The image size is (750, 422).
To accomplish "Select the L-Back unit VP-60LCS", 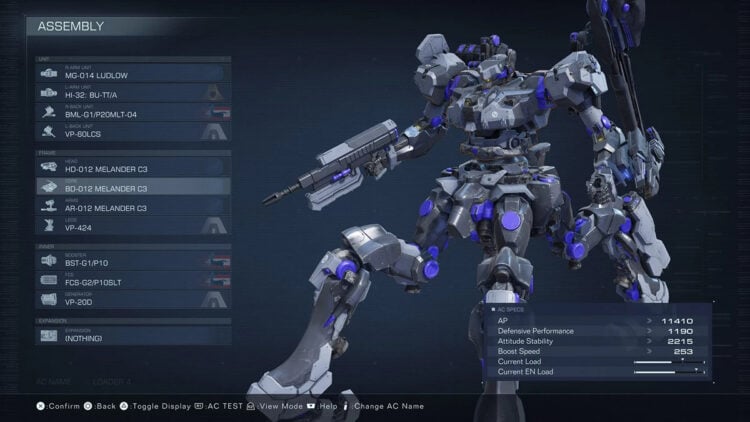I will tap(130, 130).
